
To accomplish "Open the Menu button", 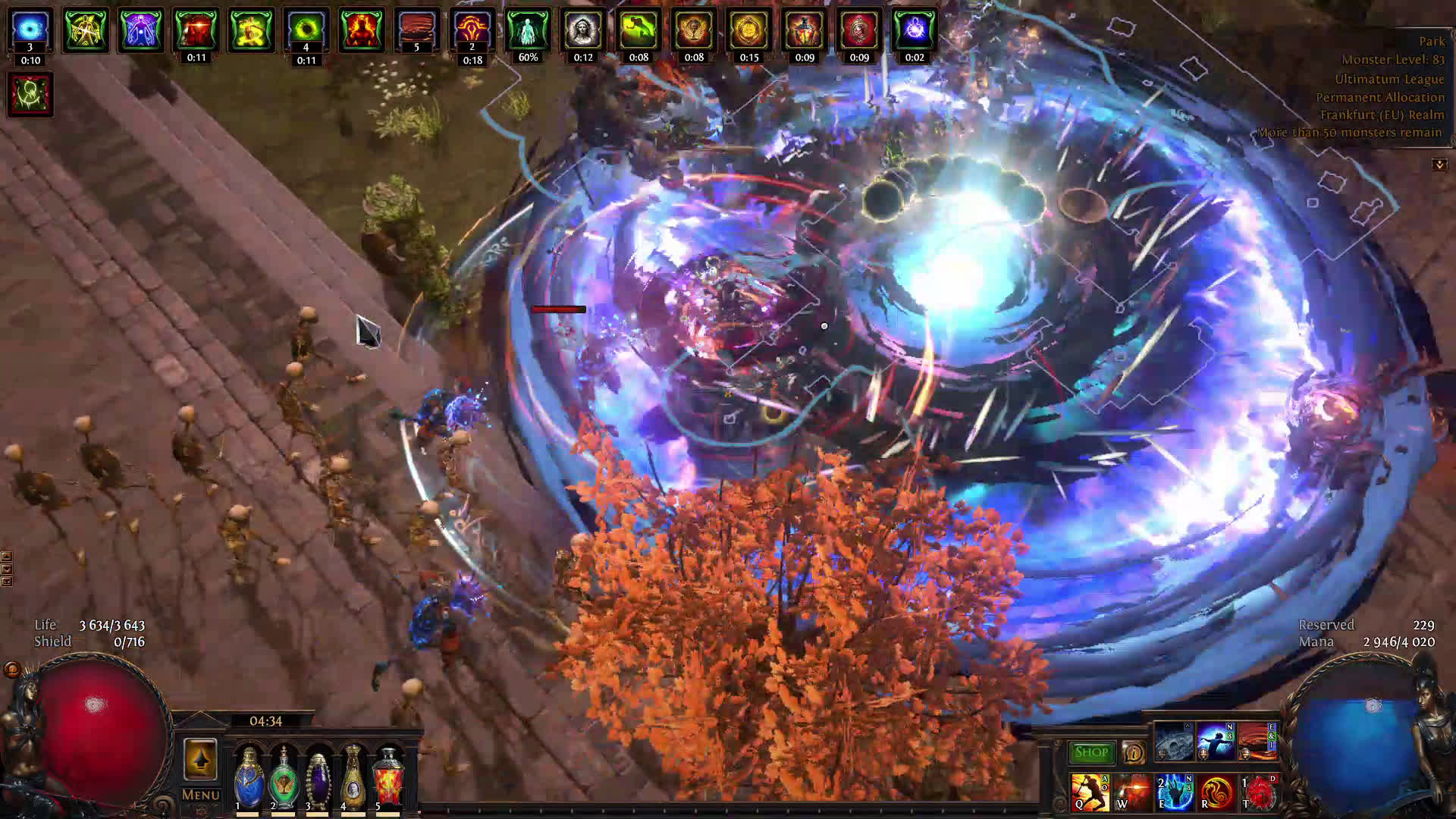I will tap(200, 795).
